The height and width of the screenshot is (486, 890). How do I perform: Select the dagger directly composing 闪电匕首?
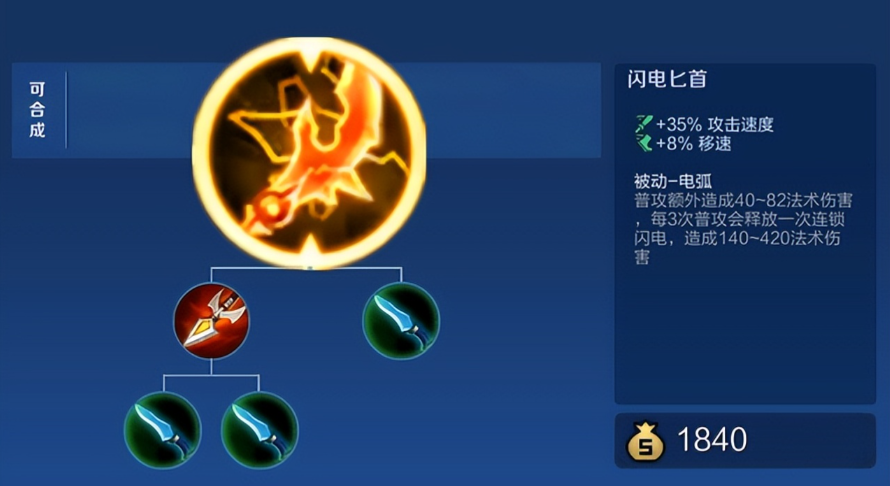pos(401,320)
